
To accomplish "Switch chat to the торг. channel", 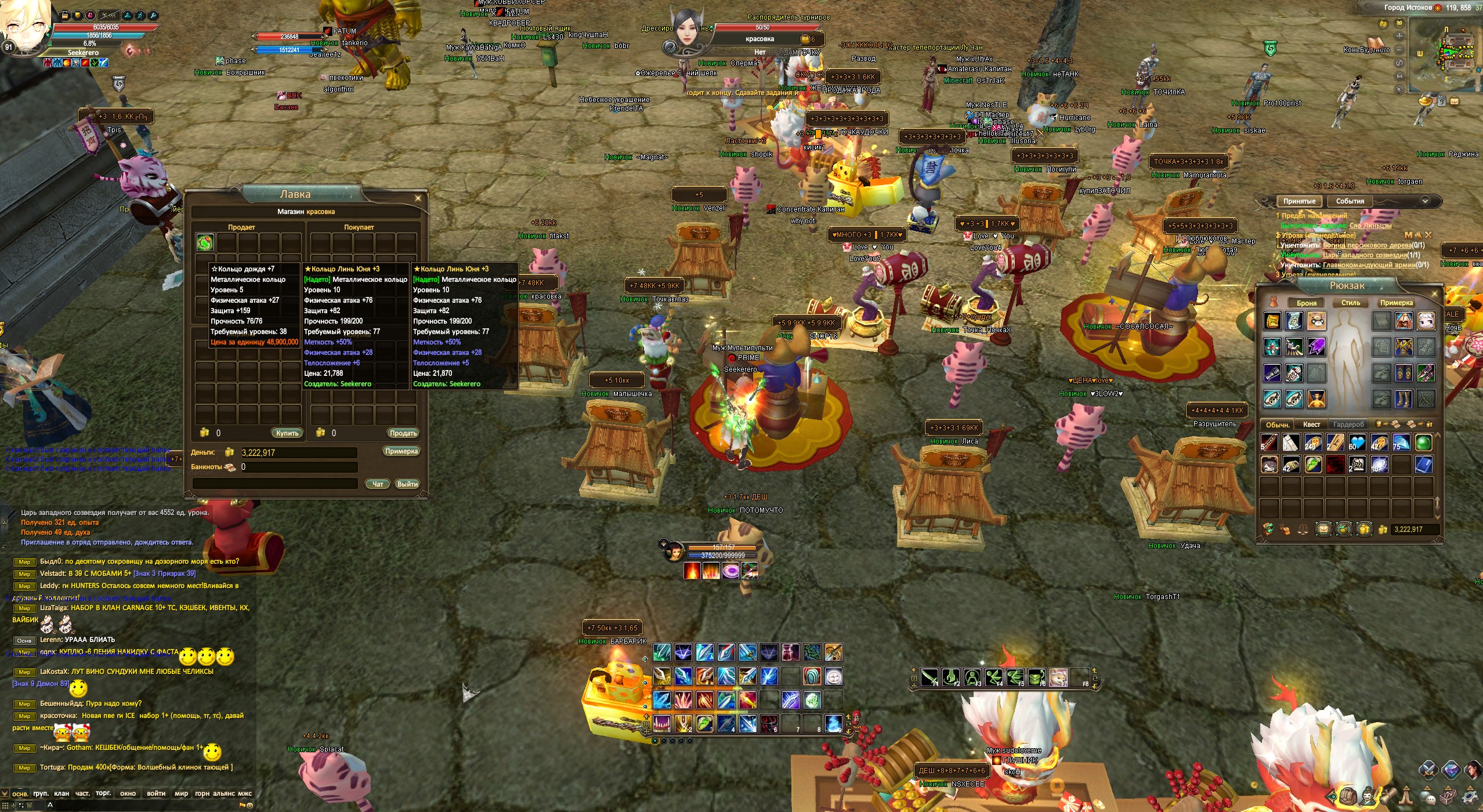I will pyautogui.click(x=103, y=793).
